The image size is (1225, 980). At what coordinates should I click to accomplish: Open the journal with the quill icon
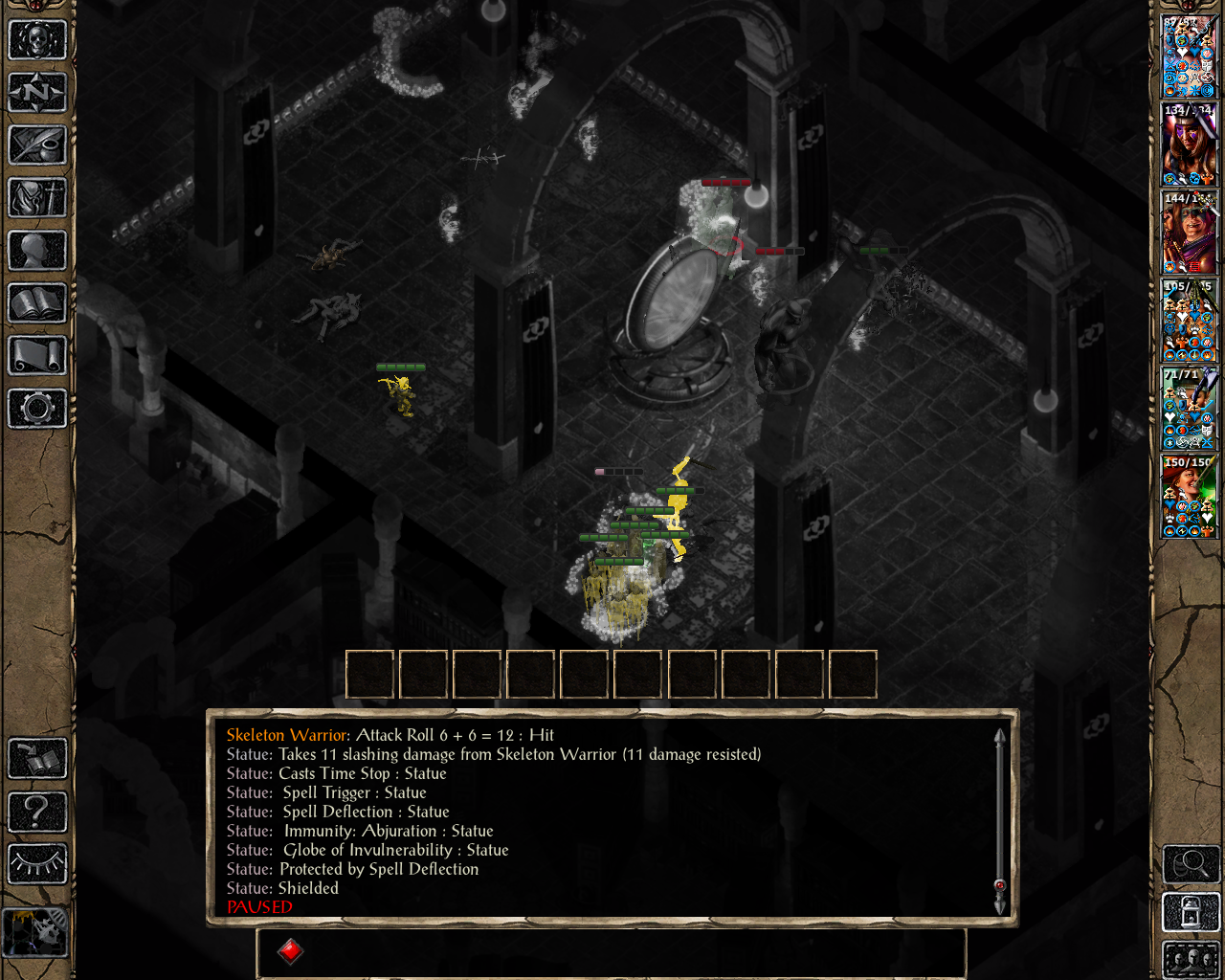(37, 145)
